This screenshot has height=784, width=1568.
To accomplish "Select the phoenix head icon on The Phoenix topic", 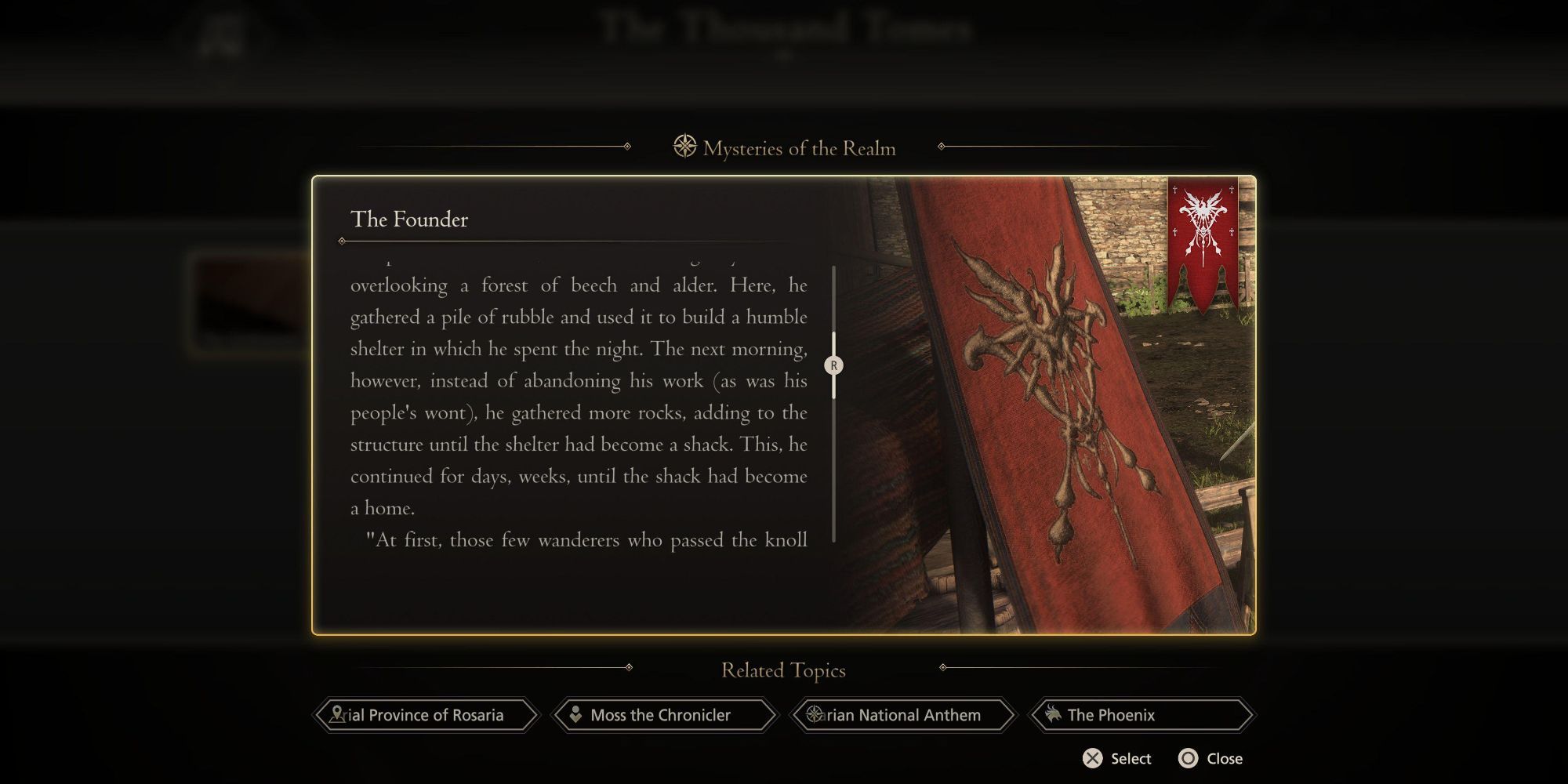I will point(1053,715).
